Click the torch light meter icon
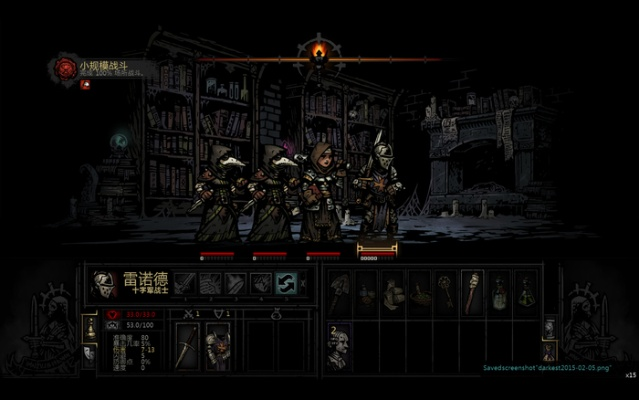The height and width of the screenshot is (400, 639). click(318, 49)
